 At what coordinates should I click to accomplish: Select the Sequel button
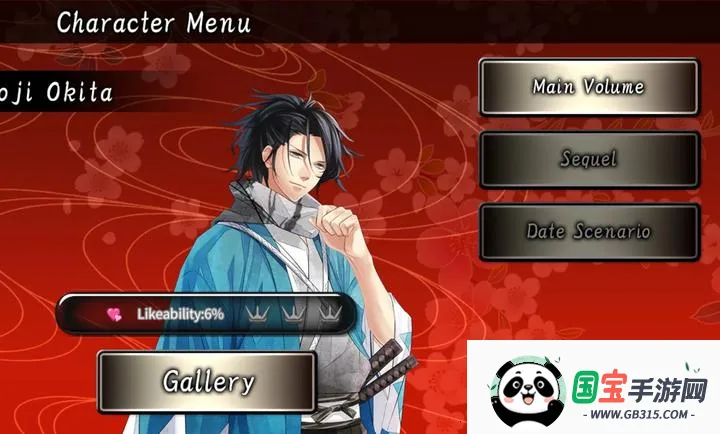[x=588, y=159]
